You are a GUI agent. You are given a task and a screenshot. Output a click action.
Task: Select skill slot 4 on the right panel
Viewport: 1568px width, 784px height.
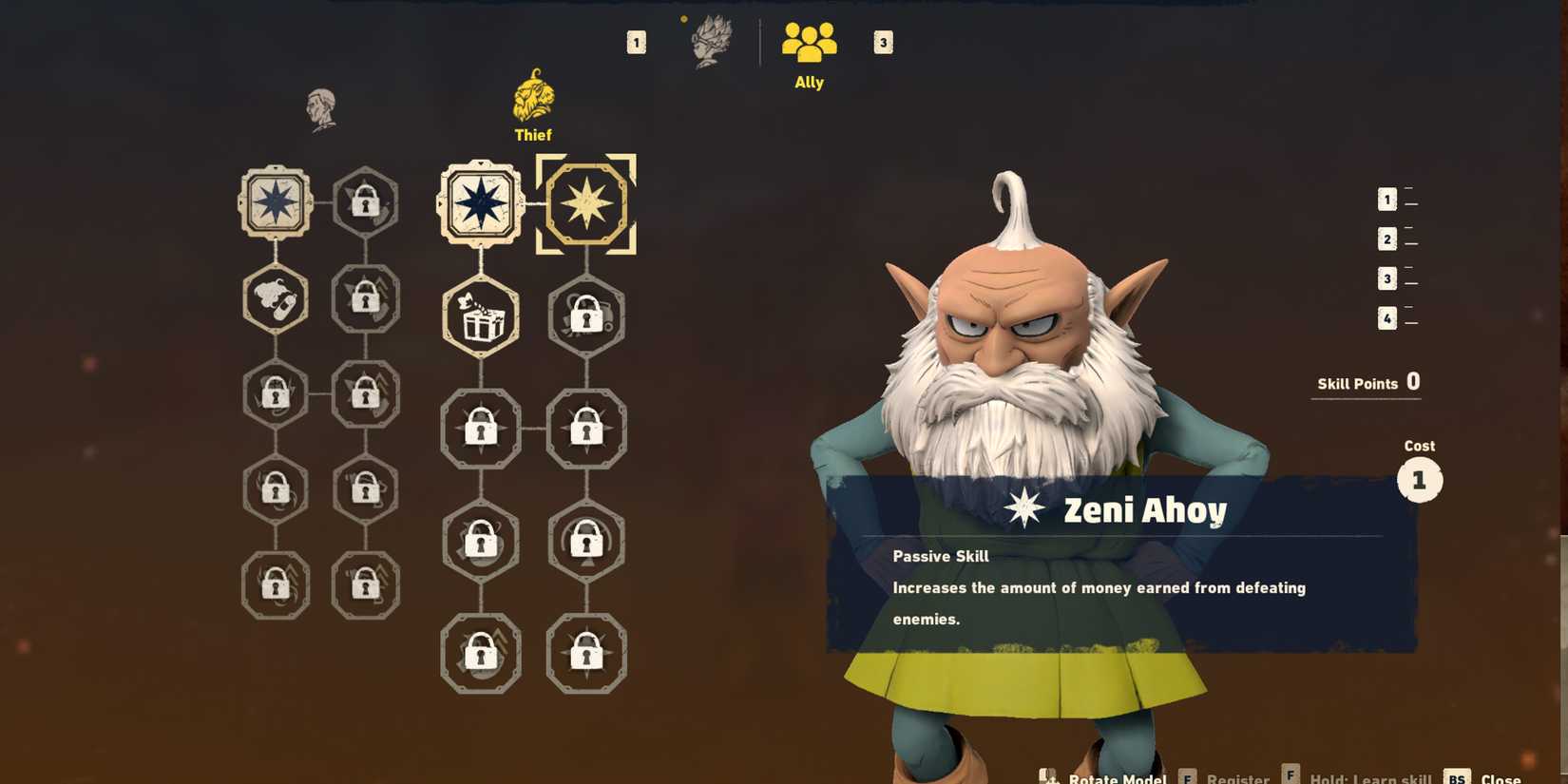coord(1386,318)
